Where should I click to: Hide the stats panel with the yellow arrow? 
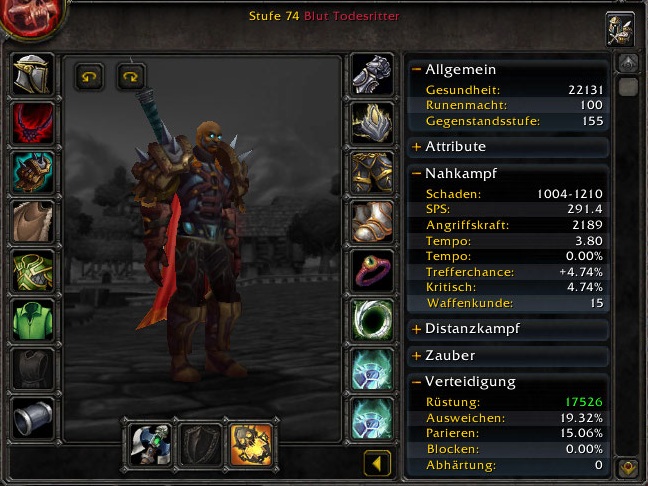377,463
